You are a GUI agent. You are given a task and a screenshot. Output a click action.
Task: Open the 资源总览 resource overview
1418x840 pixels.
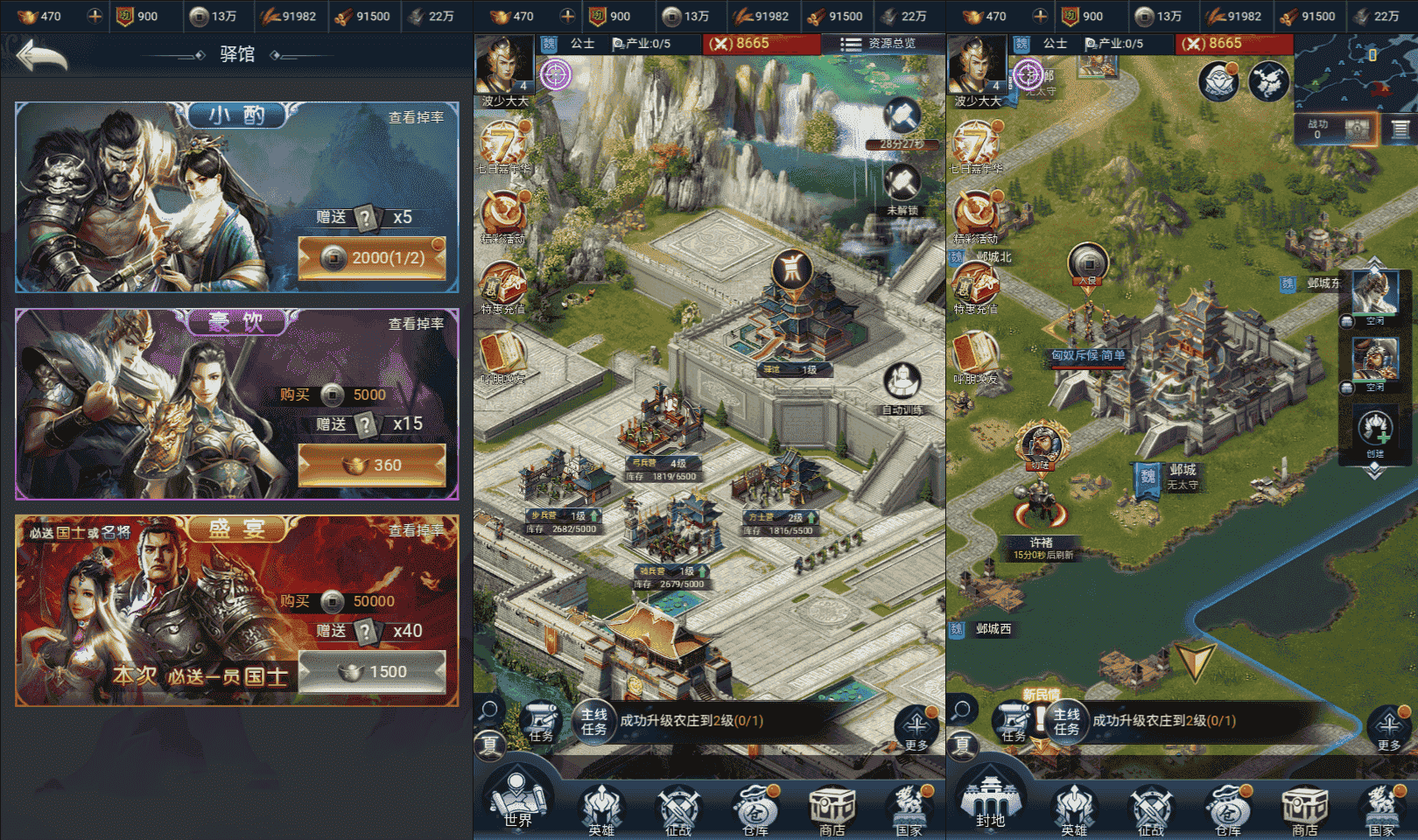coord(879,43)
